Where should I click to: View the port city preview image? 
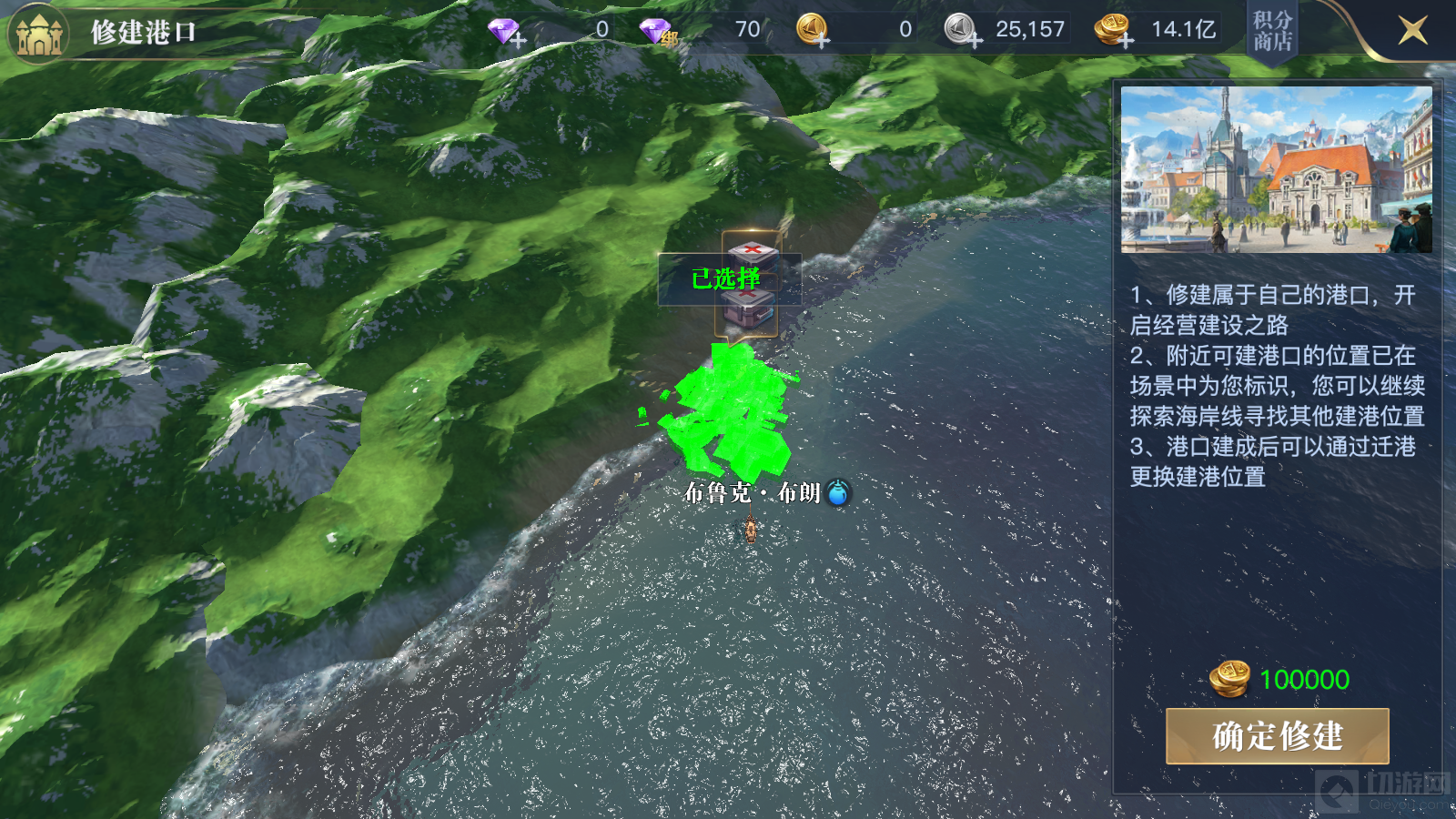pos(1276,169)
